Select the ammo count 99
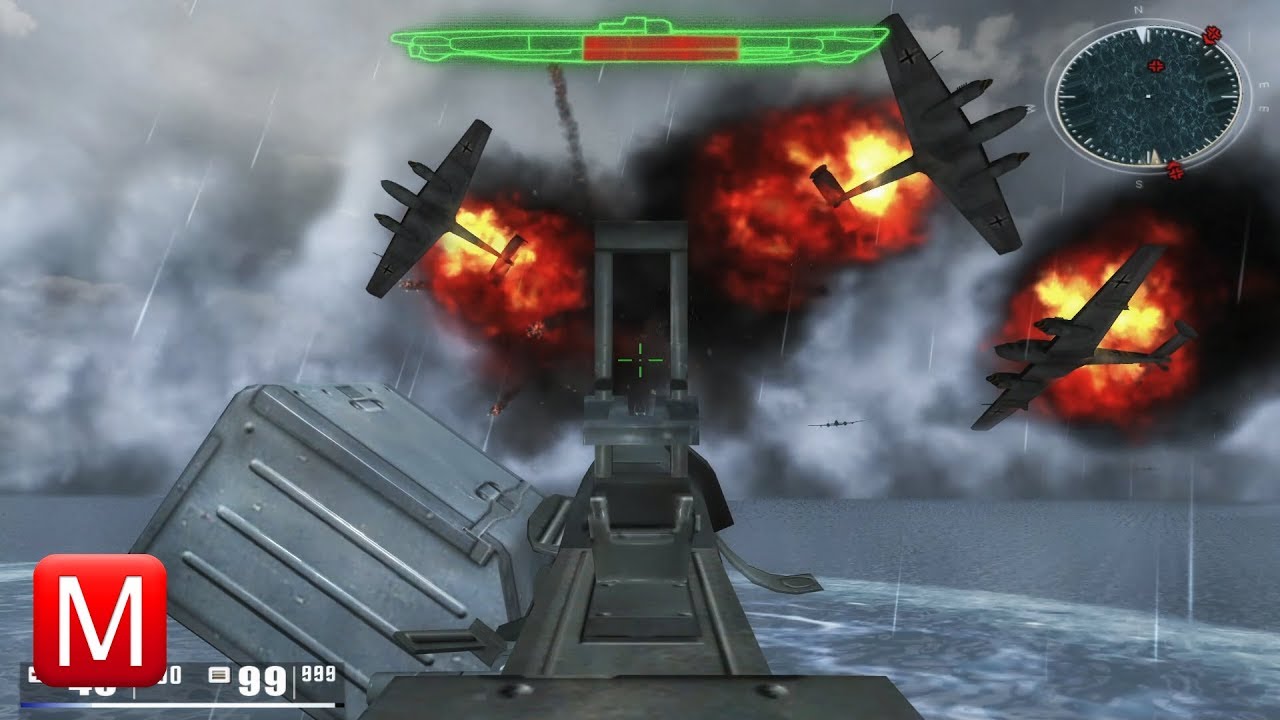This screenshot has height=720, width=1280. pos(261,680)
